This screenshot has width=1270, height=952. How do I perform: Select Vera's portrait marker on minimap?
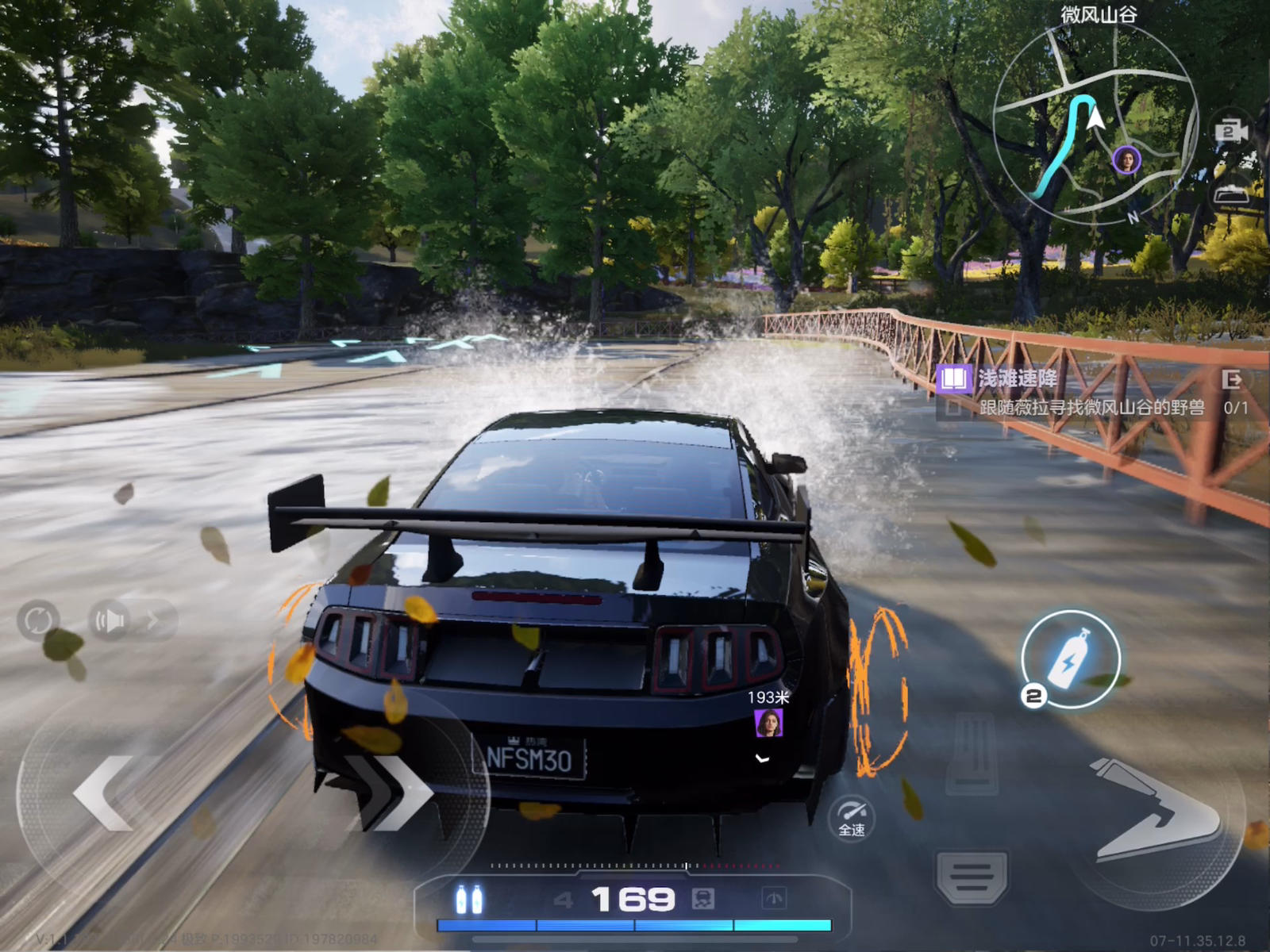1126,159
